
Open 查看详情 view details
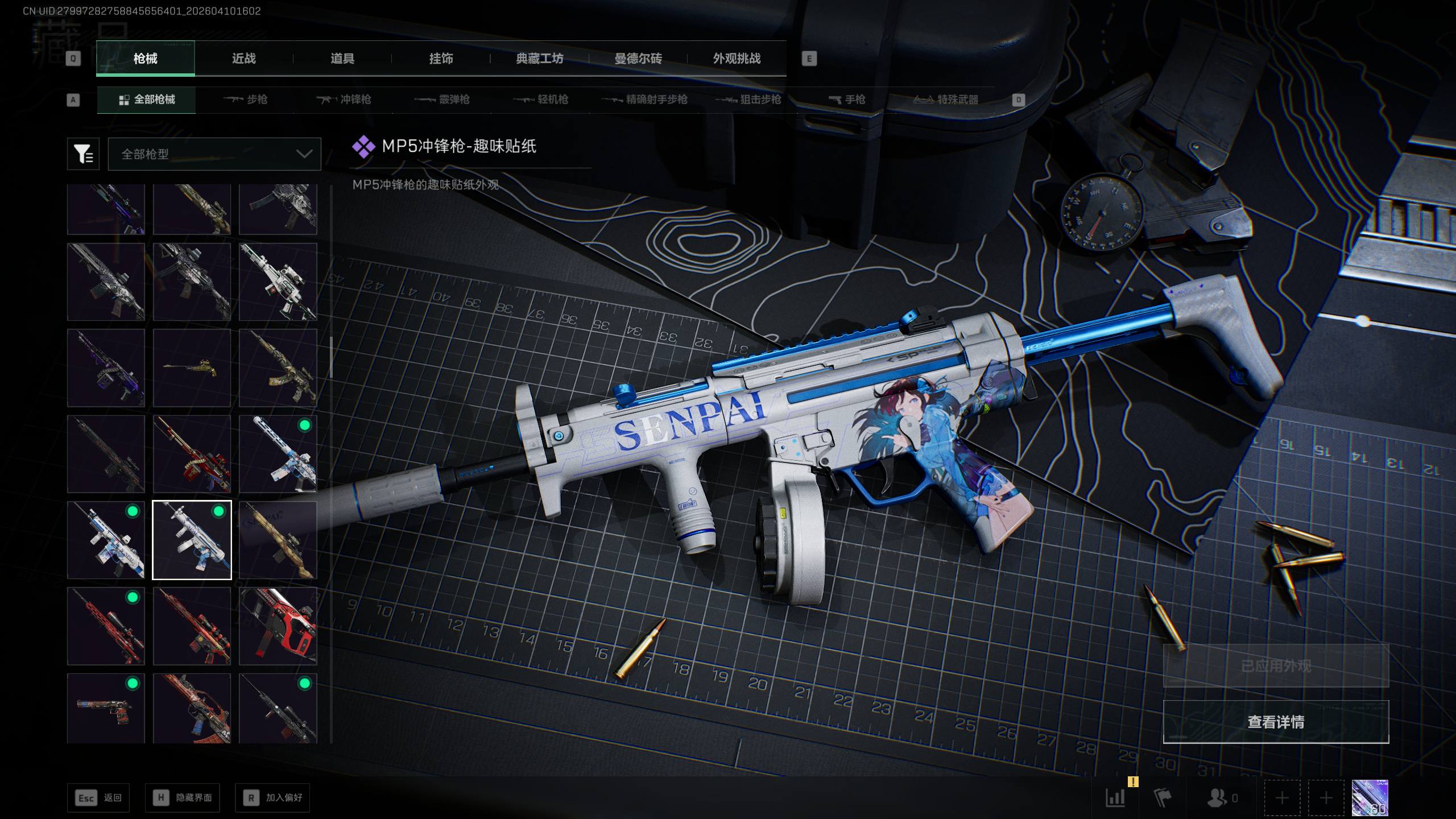coord(1276,722)
